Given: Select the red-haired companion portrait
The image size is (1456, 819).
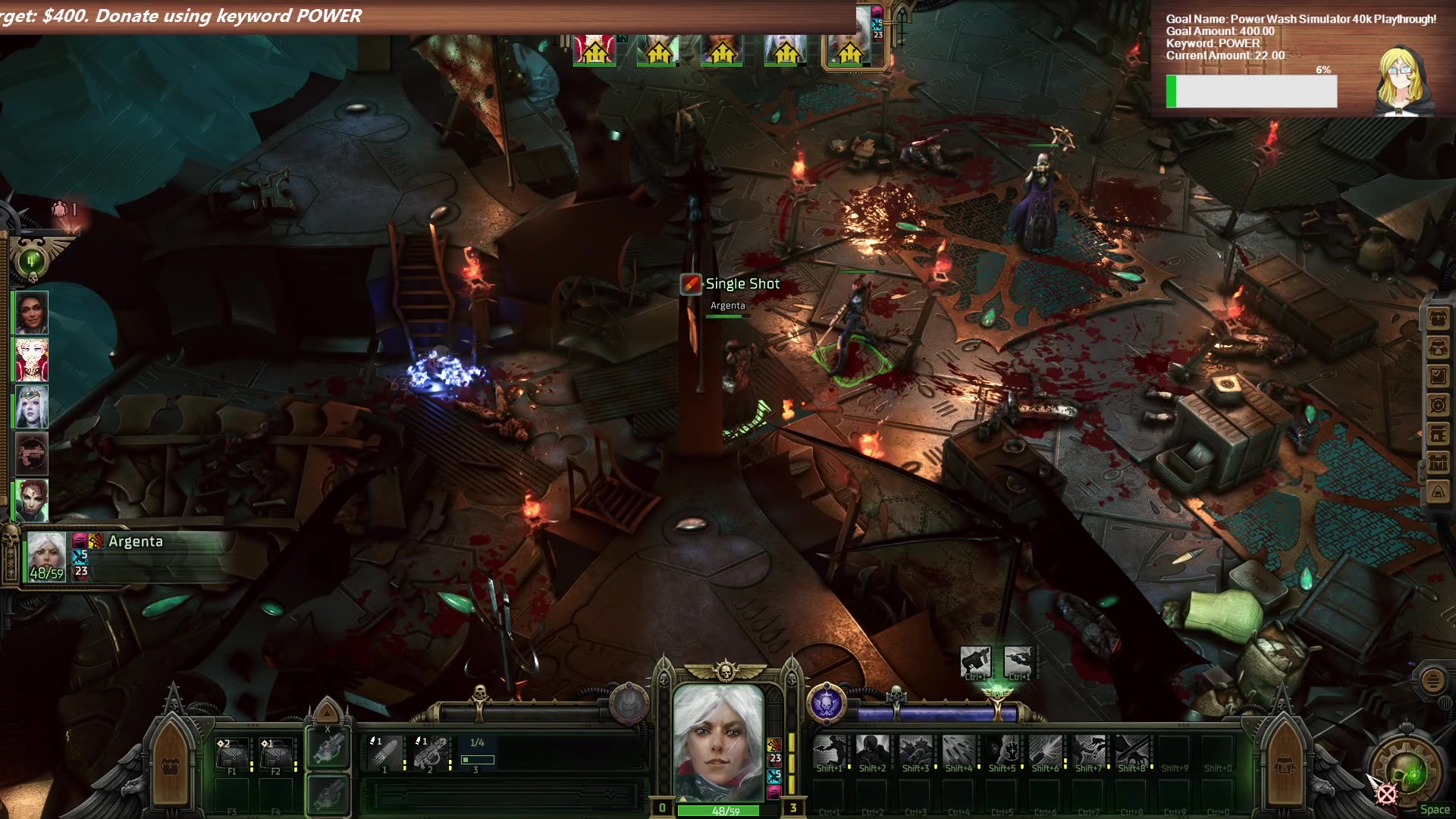Looking at the screenshot, I should pyautogui.click(x=31, y=500).
